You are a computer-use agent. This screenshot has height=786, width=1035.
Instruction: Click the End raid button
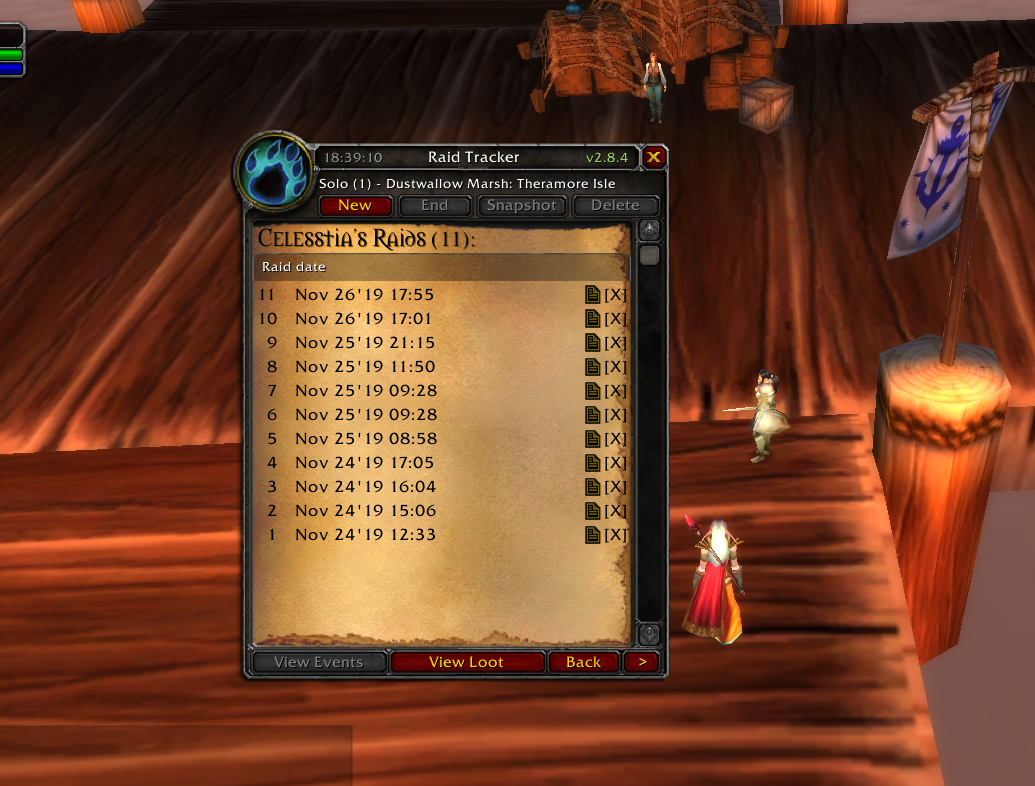(x=434, y=206)
